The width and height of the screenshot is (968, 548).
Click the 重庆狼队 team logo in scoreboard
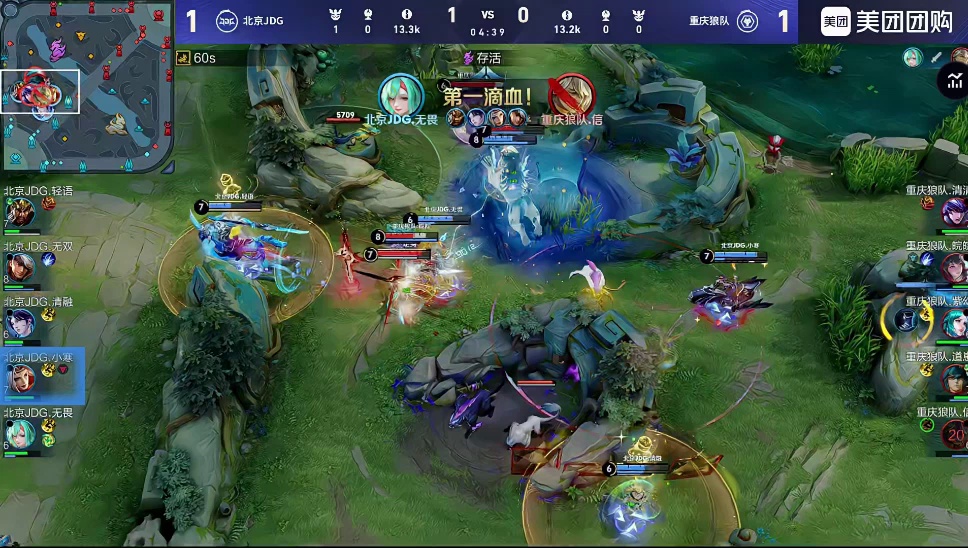[x=747, y=21]
